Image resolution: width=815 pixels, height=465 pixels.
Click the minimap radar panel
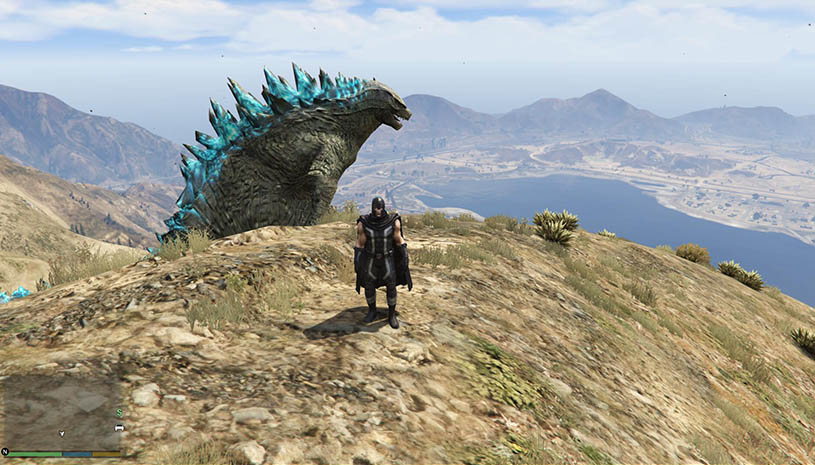(62, 412)
